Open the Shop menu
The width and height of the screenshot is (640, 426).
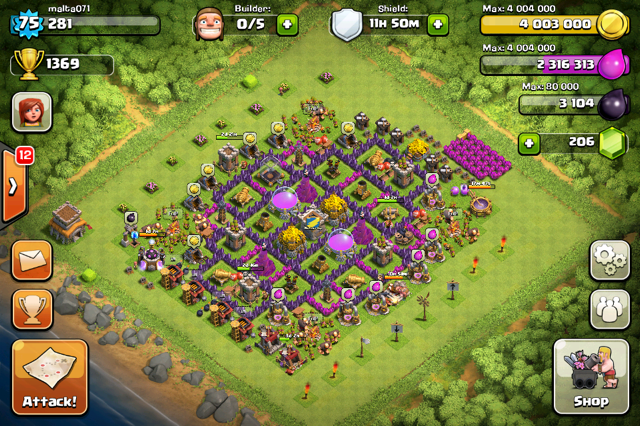pyautogui.click(x=591, y=377)
